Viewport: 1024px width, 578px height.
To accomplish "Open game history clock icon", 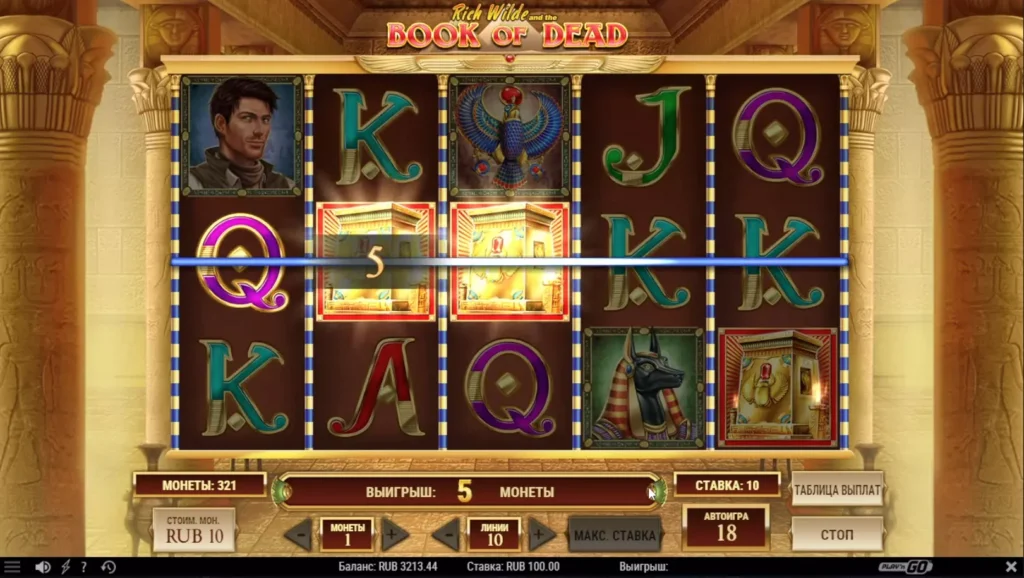I will click(x=107, y=567).
